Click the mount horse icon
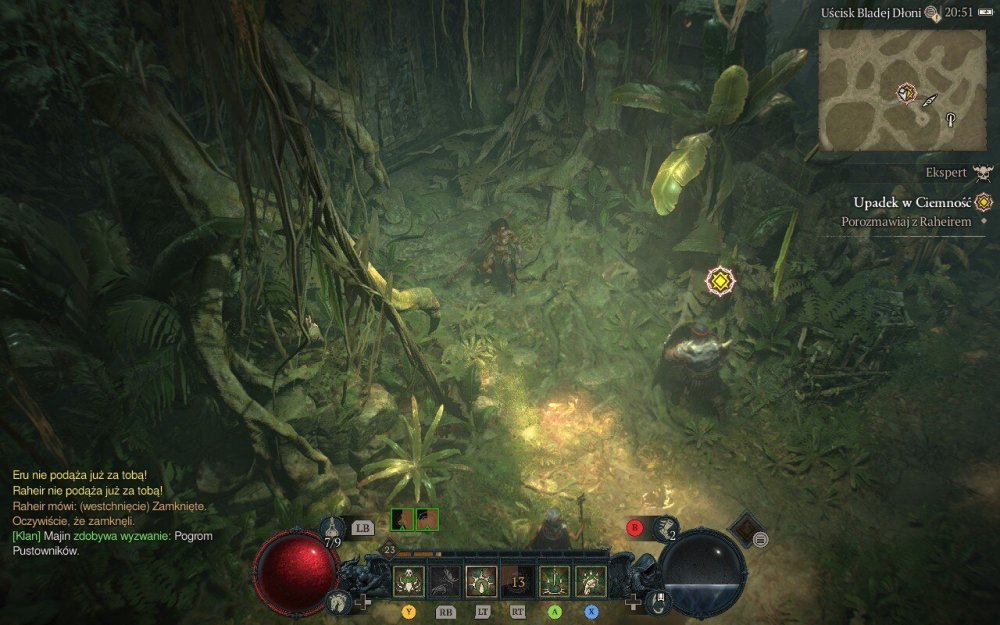 tap(340, 601)
